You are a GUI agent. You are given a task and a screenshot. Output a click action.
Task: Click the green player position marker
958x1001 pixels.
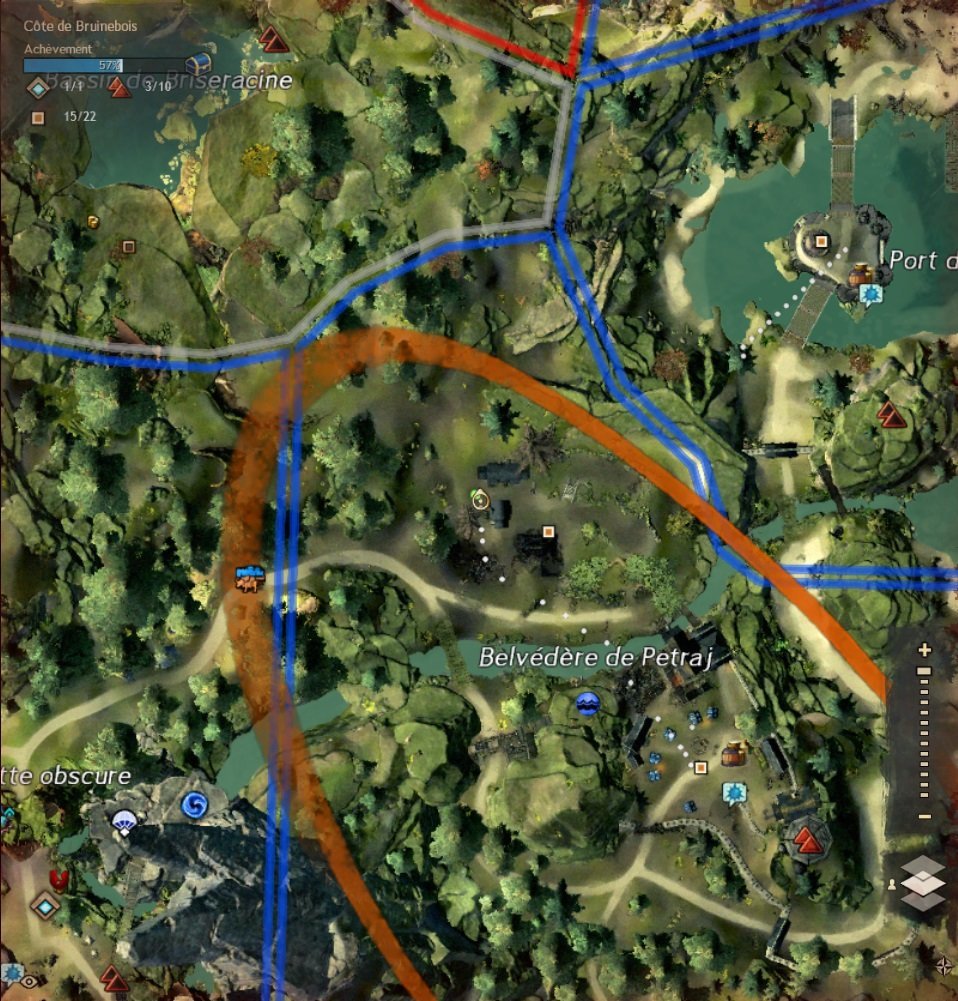tap(480, 499)
